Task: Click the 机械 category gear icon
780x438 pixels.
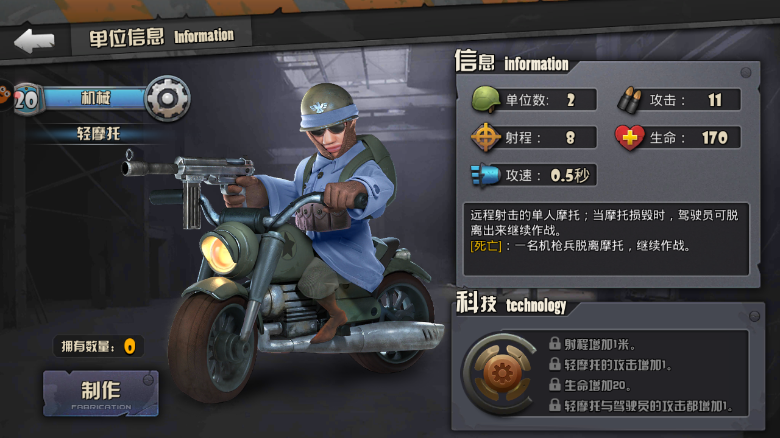Action: (167, 98)
